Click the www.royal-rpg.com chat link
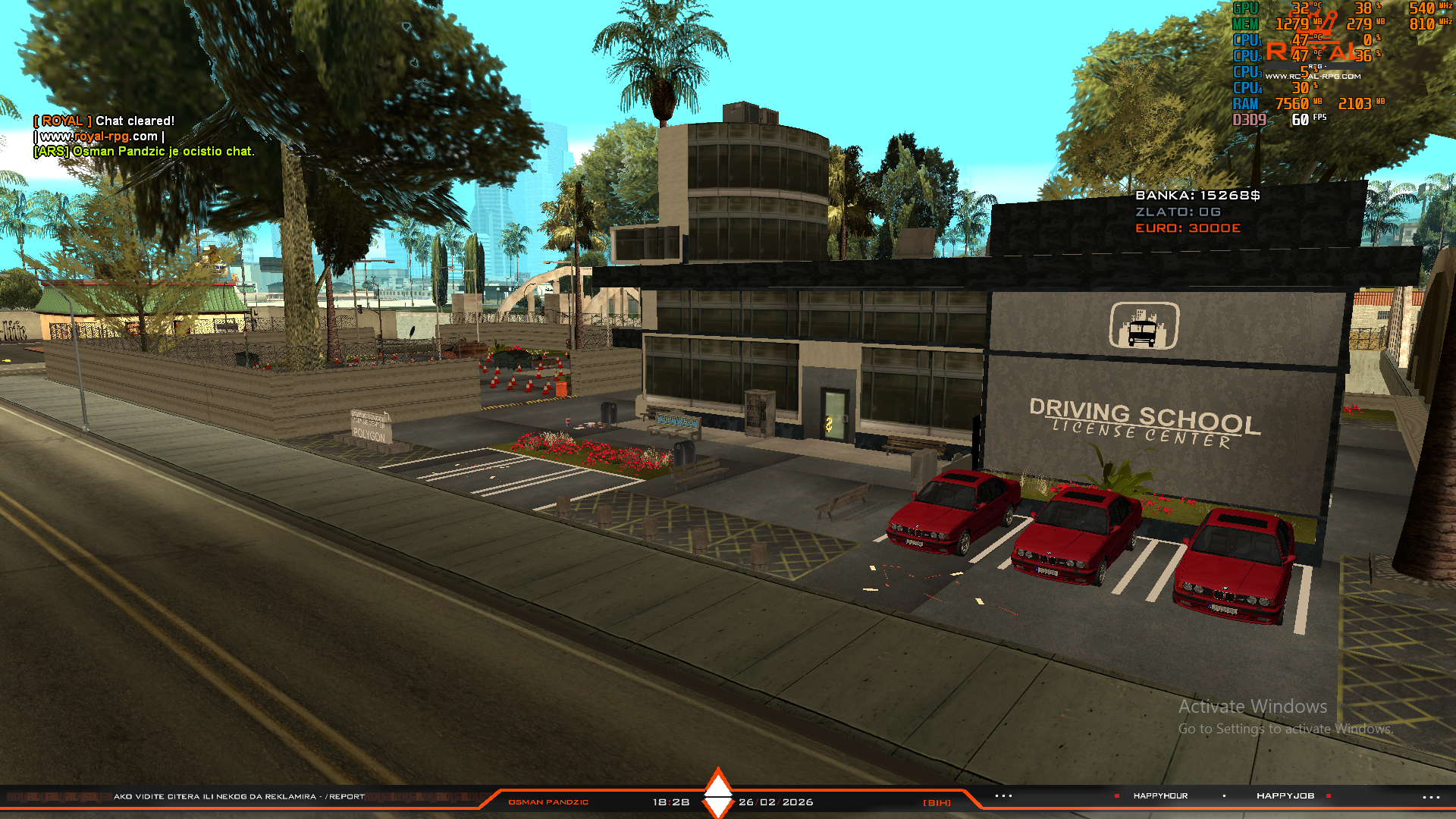Image resolution: width=1456 pixels, height=819 pixels. (x=99, y=136)
